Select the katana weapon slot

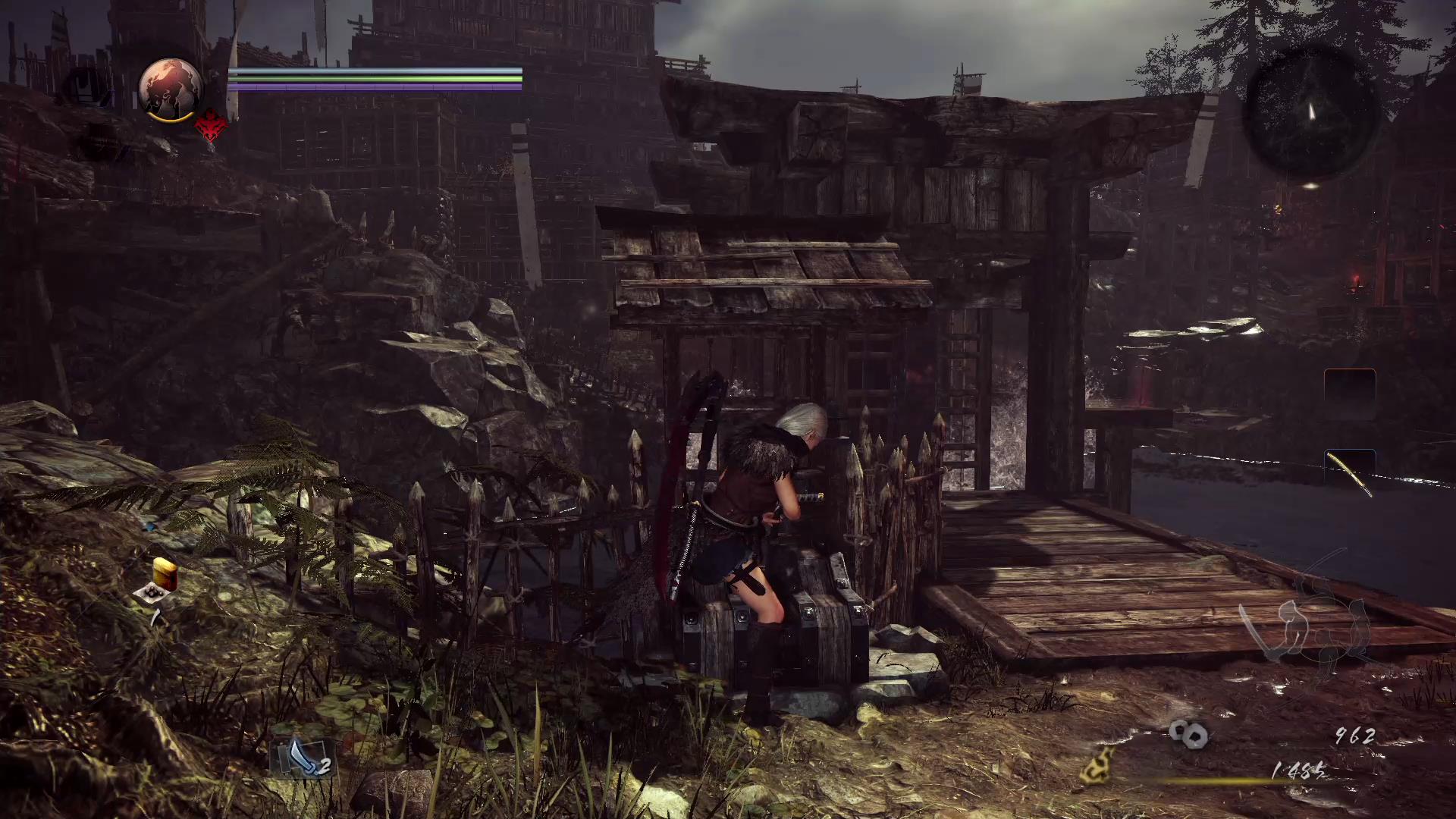point(1350,473)
